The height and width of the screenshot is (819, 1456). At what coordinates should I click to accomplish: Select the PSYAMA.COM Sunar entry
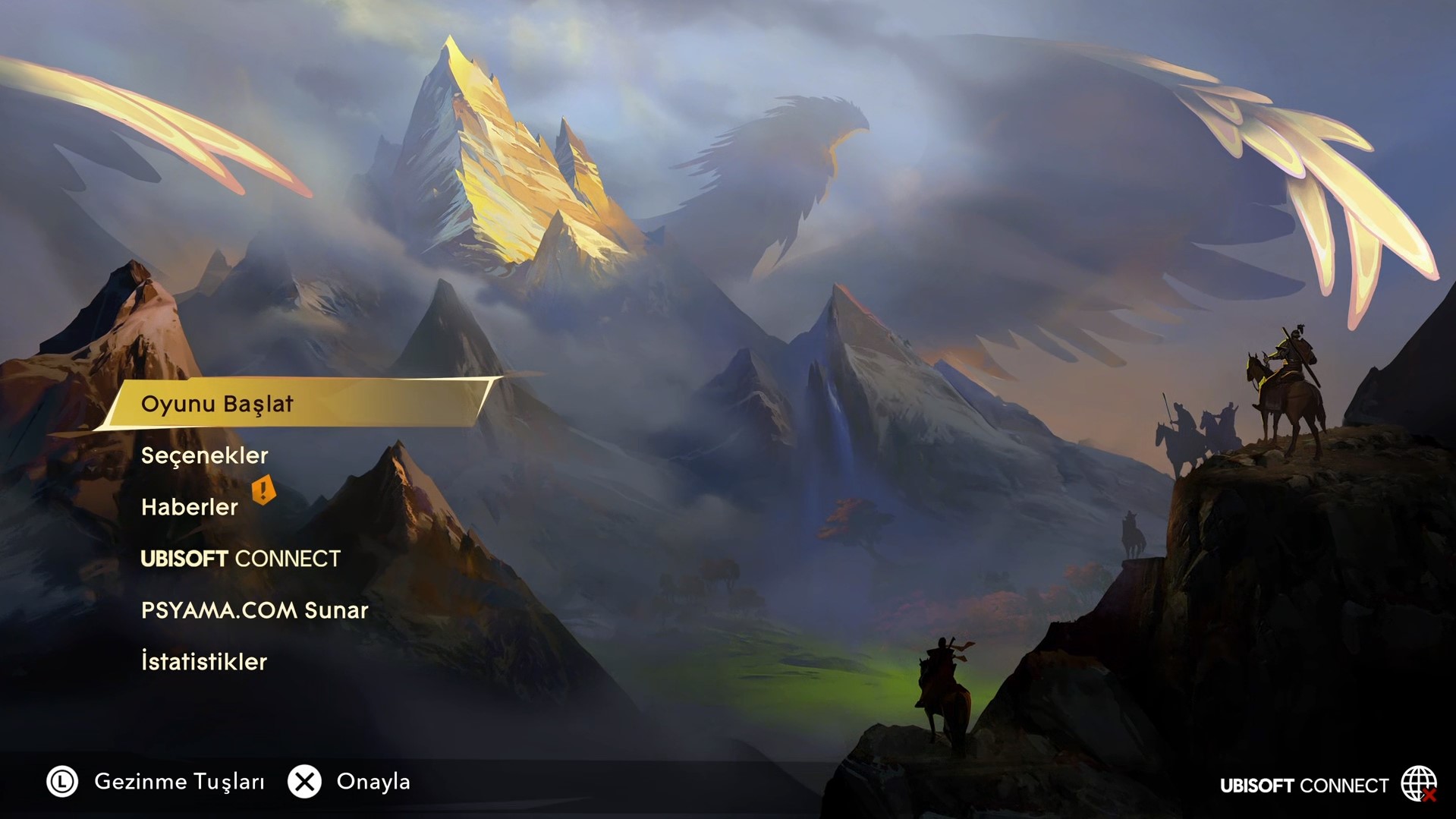(x=254, y=610)
